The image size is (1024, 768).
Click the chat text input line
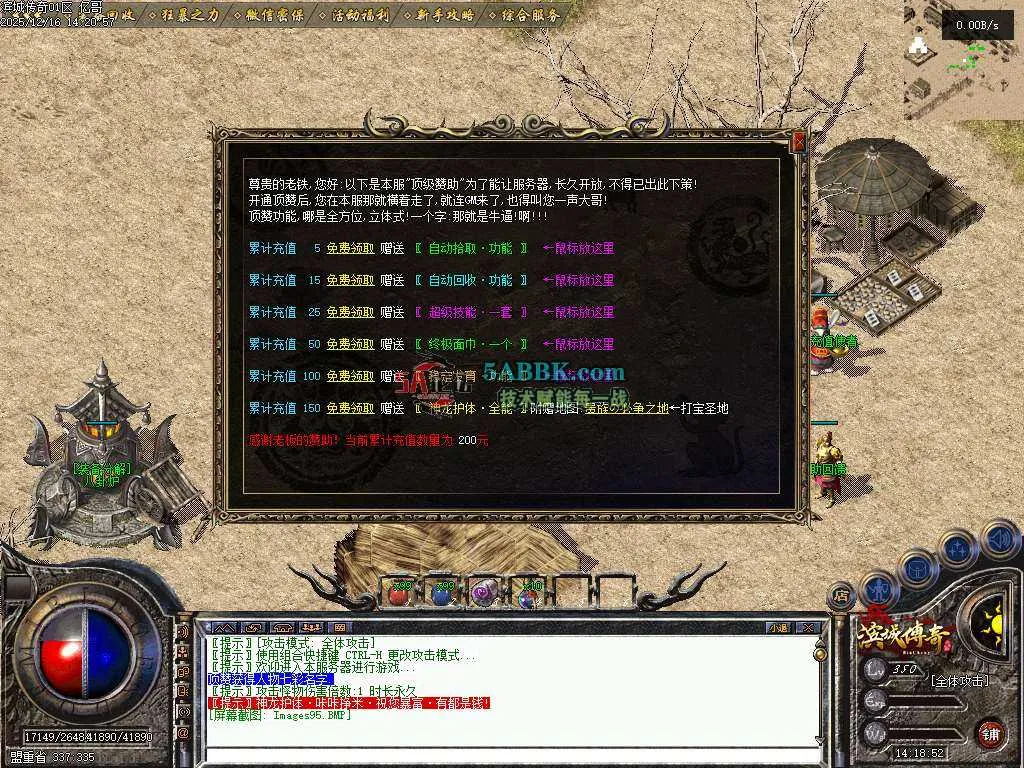[500, 742]
